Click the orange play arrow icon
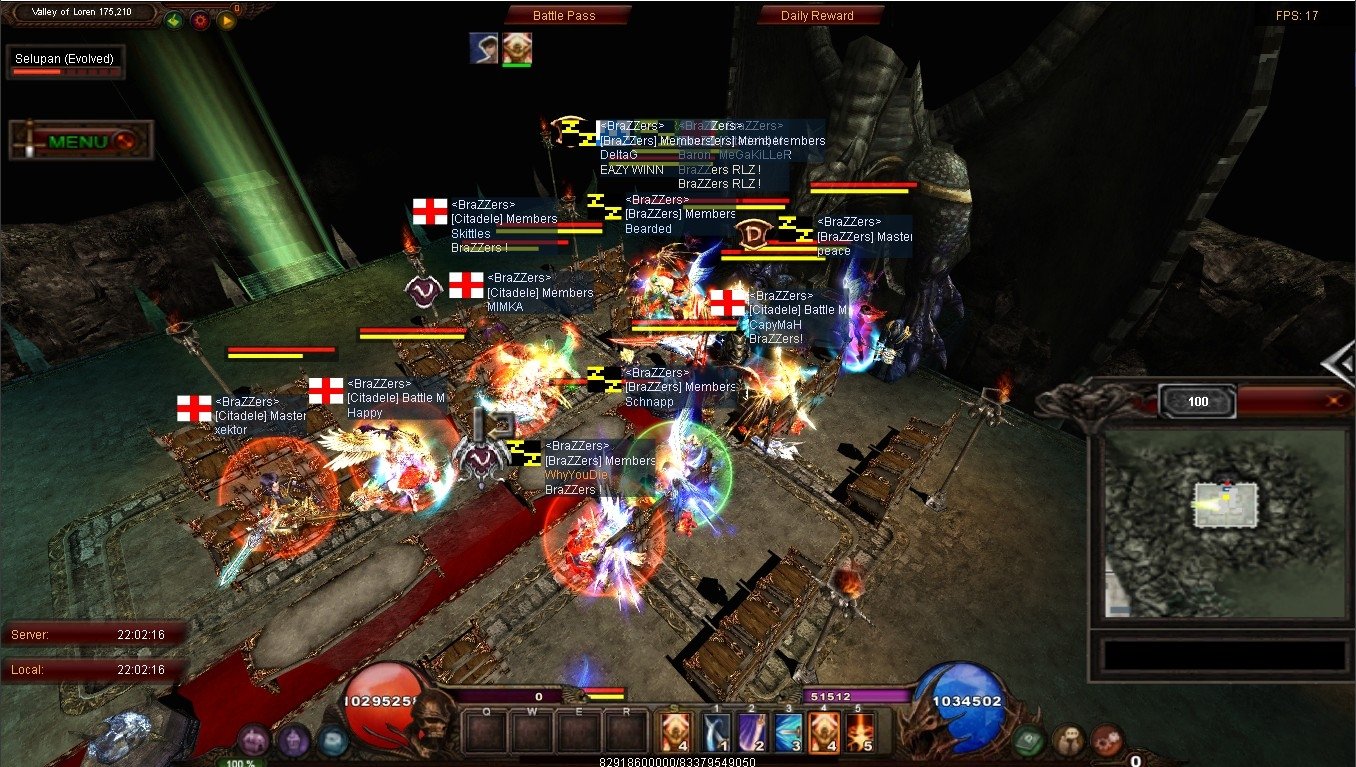 [226, 19]
